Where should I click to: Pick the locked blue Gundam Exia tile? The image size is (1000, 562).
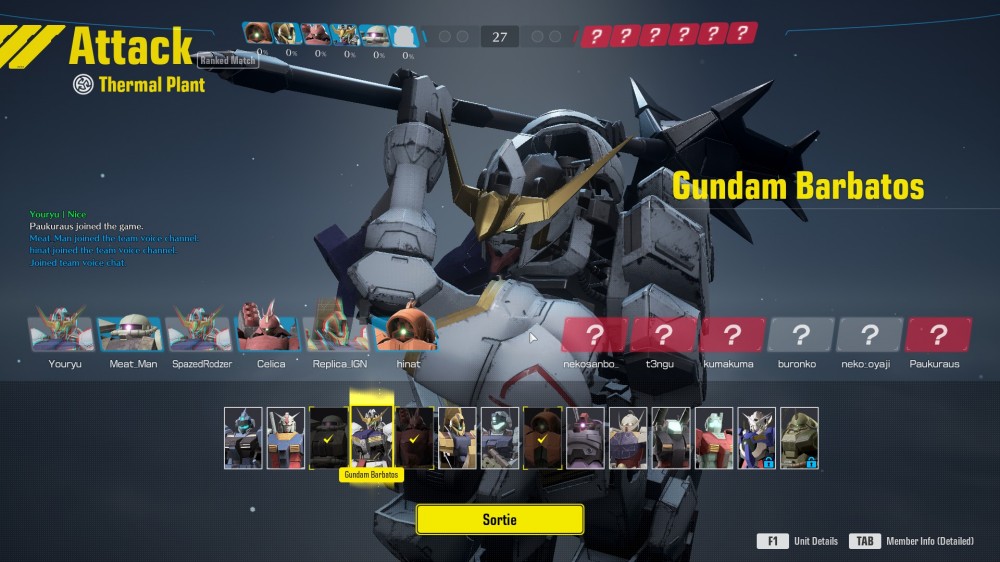pos(756,437)
